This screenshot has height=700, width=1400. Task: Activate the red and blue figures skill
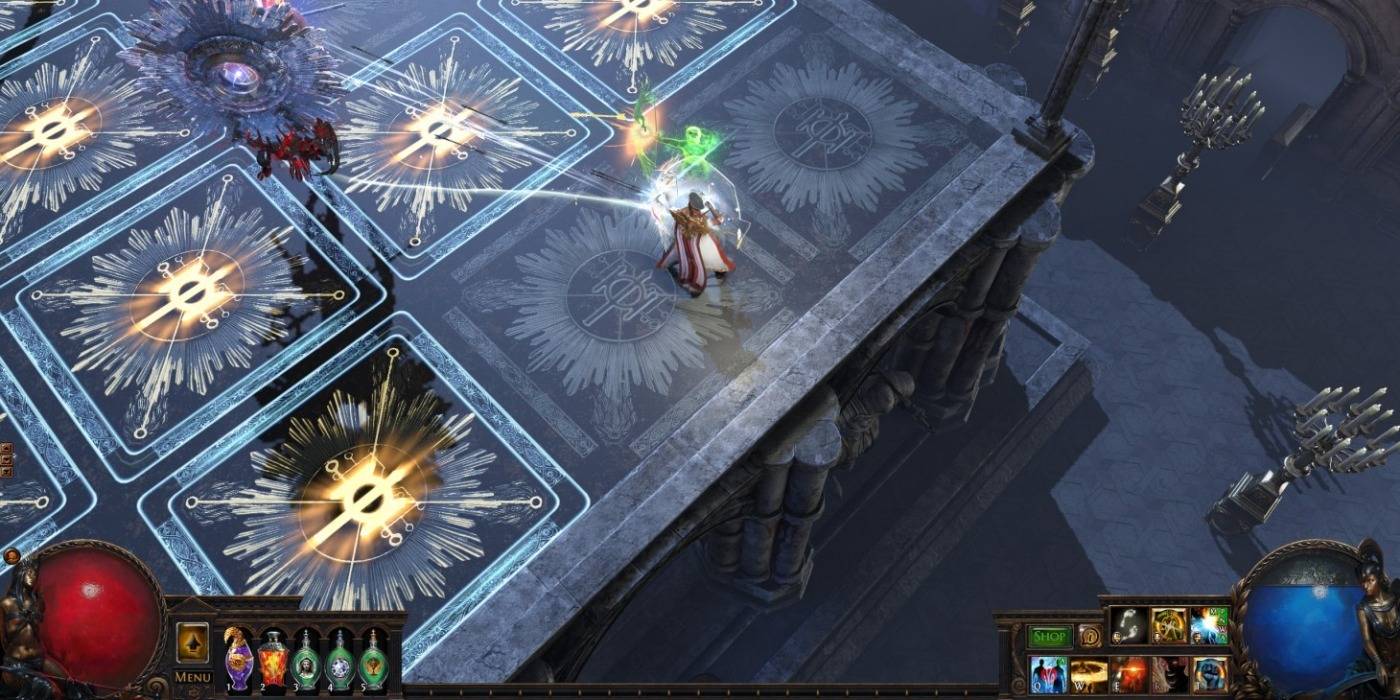(1048, 674)
